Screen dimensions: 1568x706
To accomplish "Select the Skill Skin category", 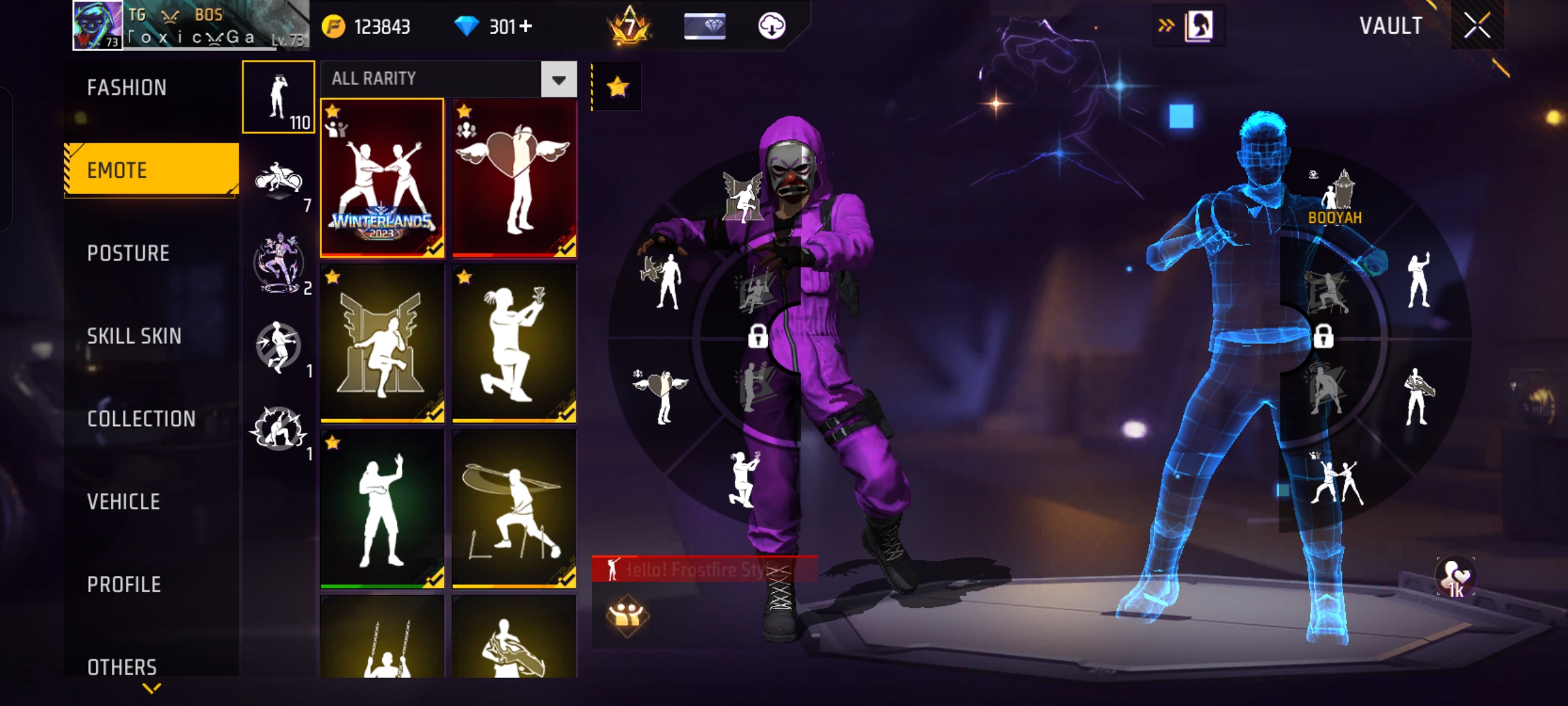I will [x=134, y=336].
